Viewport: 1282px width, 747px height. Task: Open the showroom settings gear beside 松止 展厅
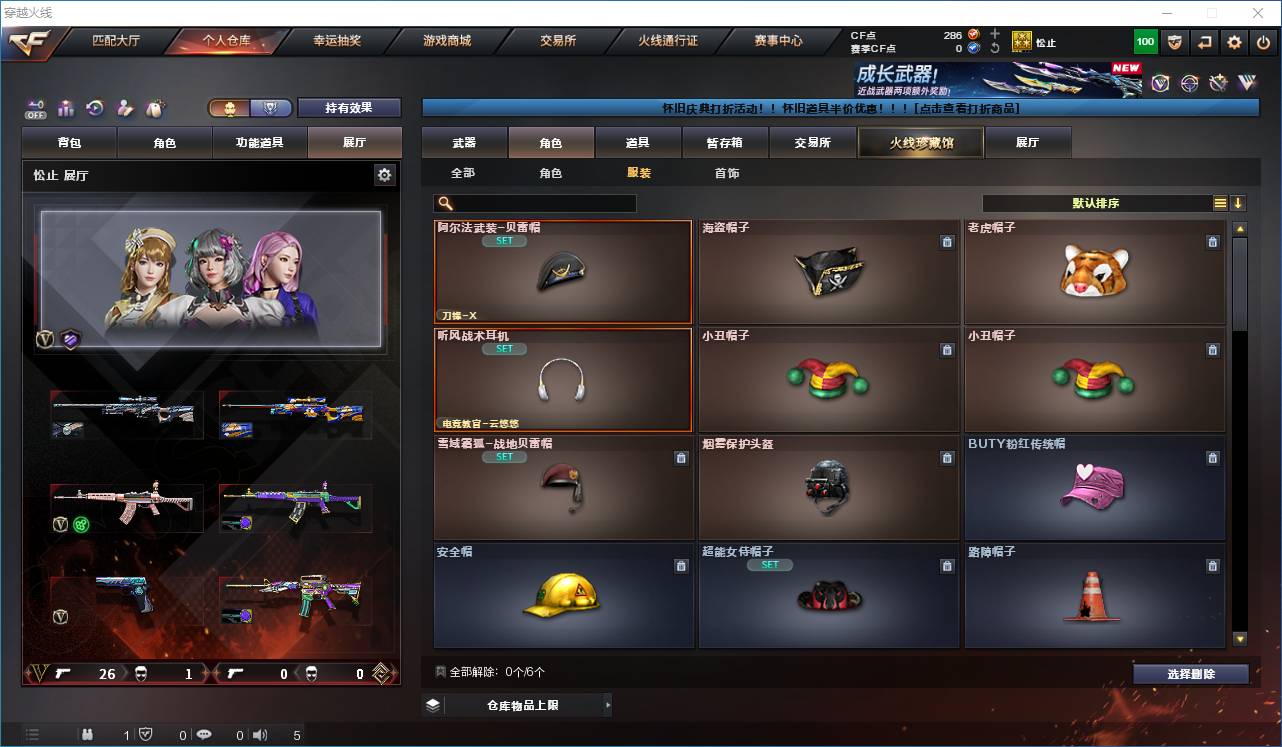tap(385, 174)
